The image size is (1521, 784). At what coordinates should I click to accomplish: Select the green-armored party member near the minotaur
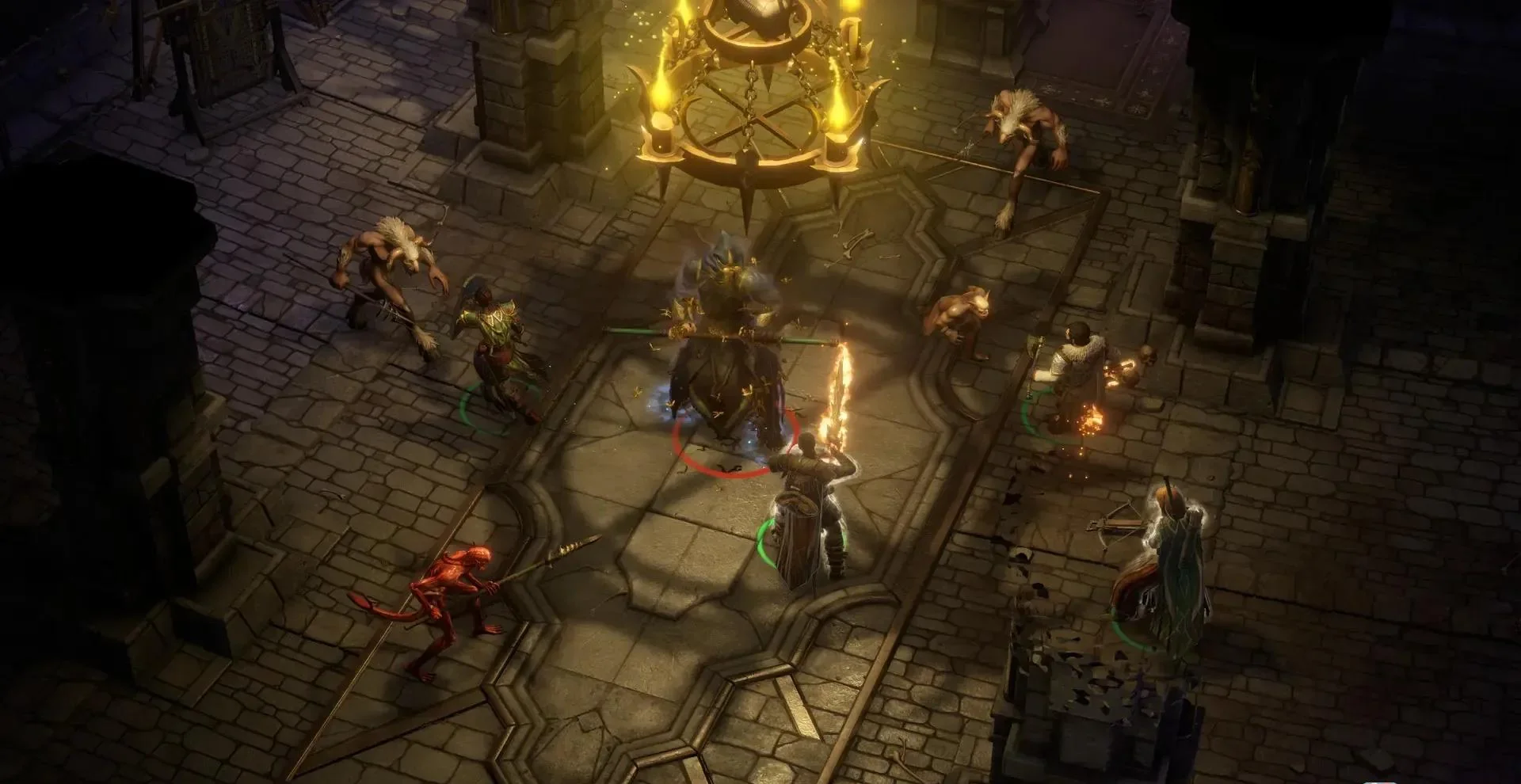point(501,348)
